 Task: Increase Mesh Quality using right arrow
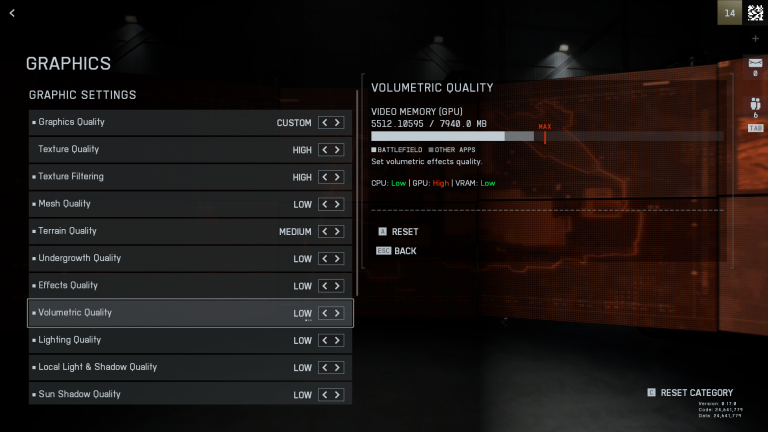338,204
